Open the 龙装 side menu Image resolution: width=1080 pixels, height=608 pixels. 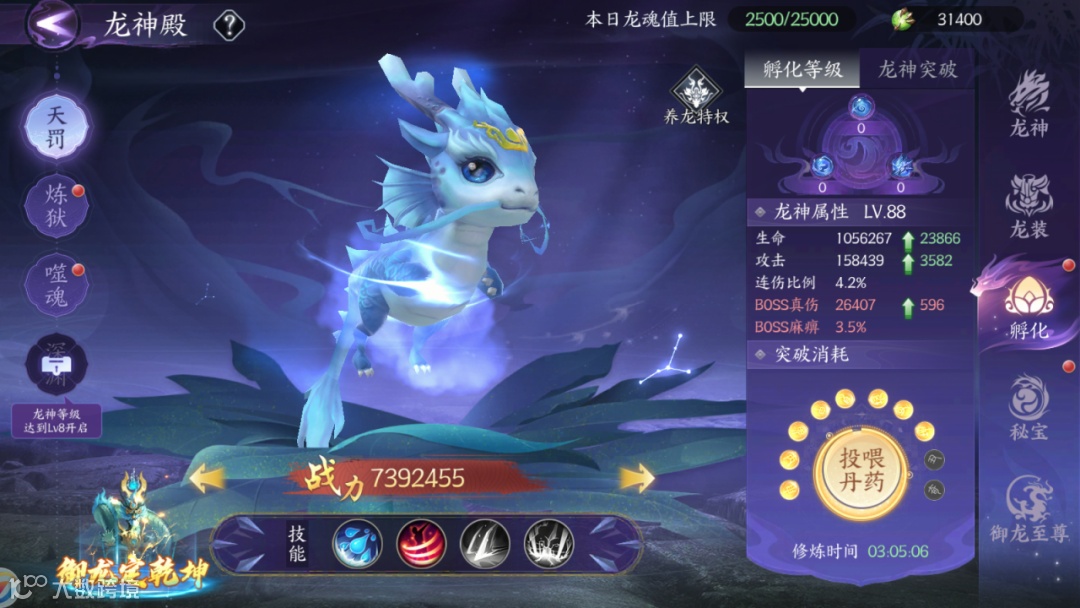(x=1028, y=207)
